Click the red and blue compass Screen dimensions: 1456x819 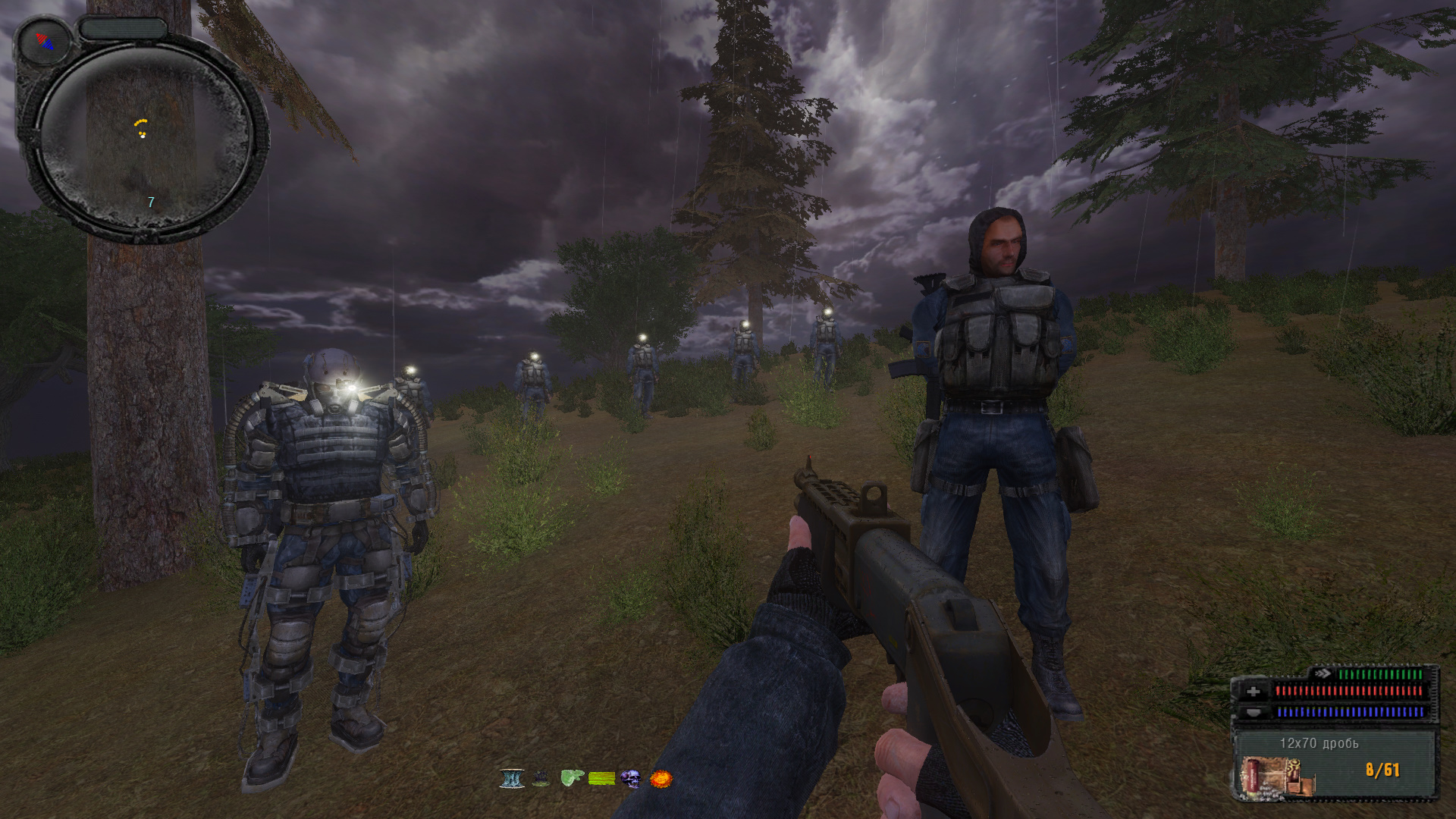[44, 42]
